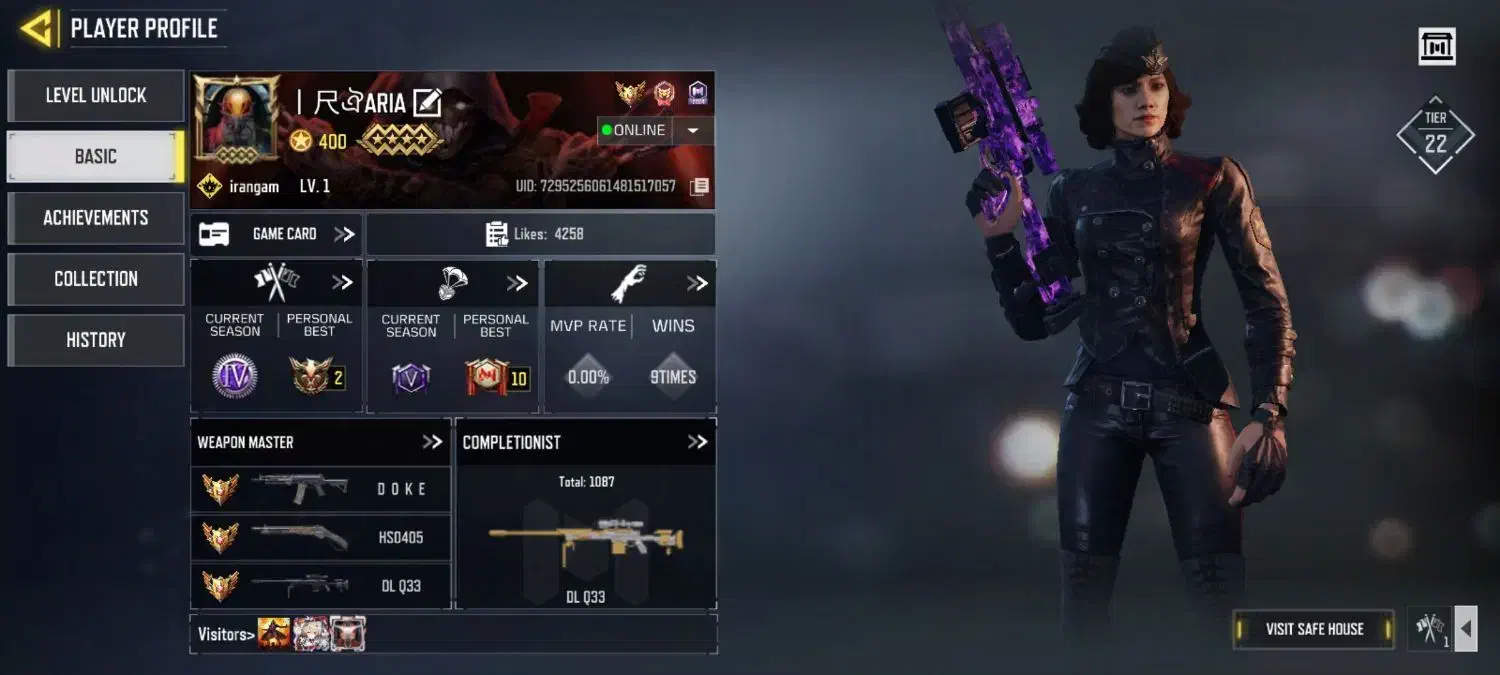Expand the Weapon Master panel
The height and width of the screenshot is (675, 1500).
click(432, 442)
